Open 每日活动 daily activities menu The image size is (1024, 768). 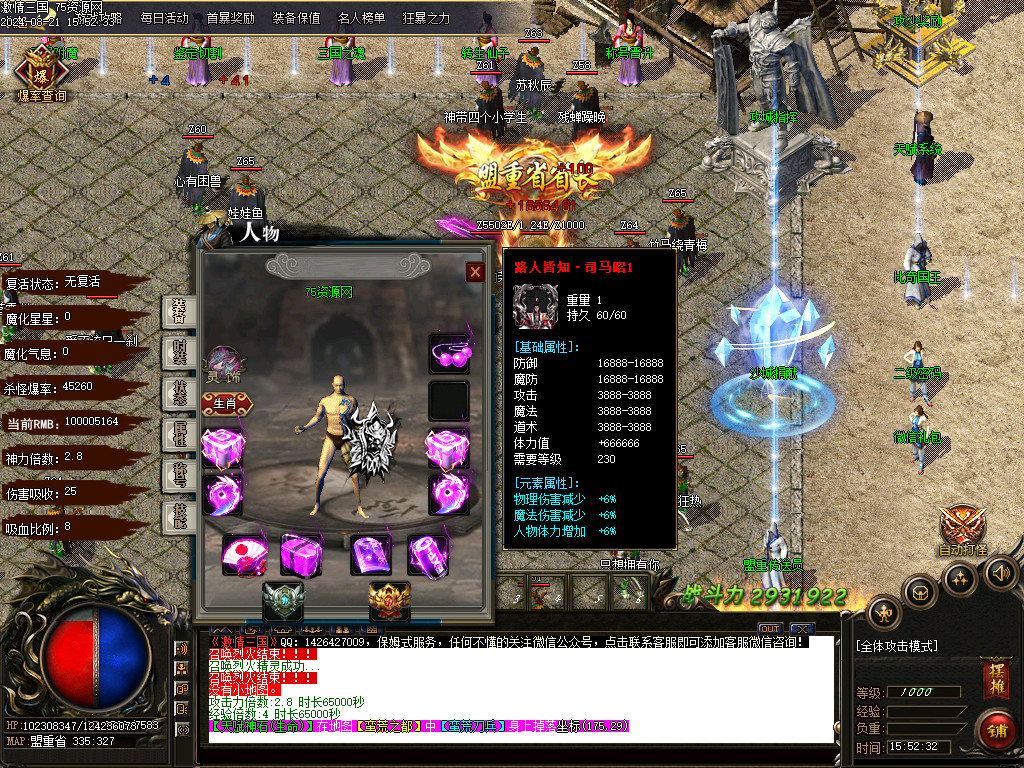164,18
